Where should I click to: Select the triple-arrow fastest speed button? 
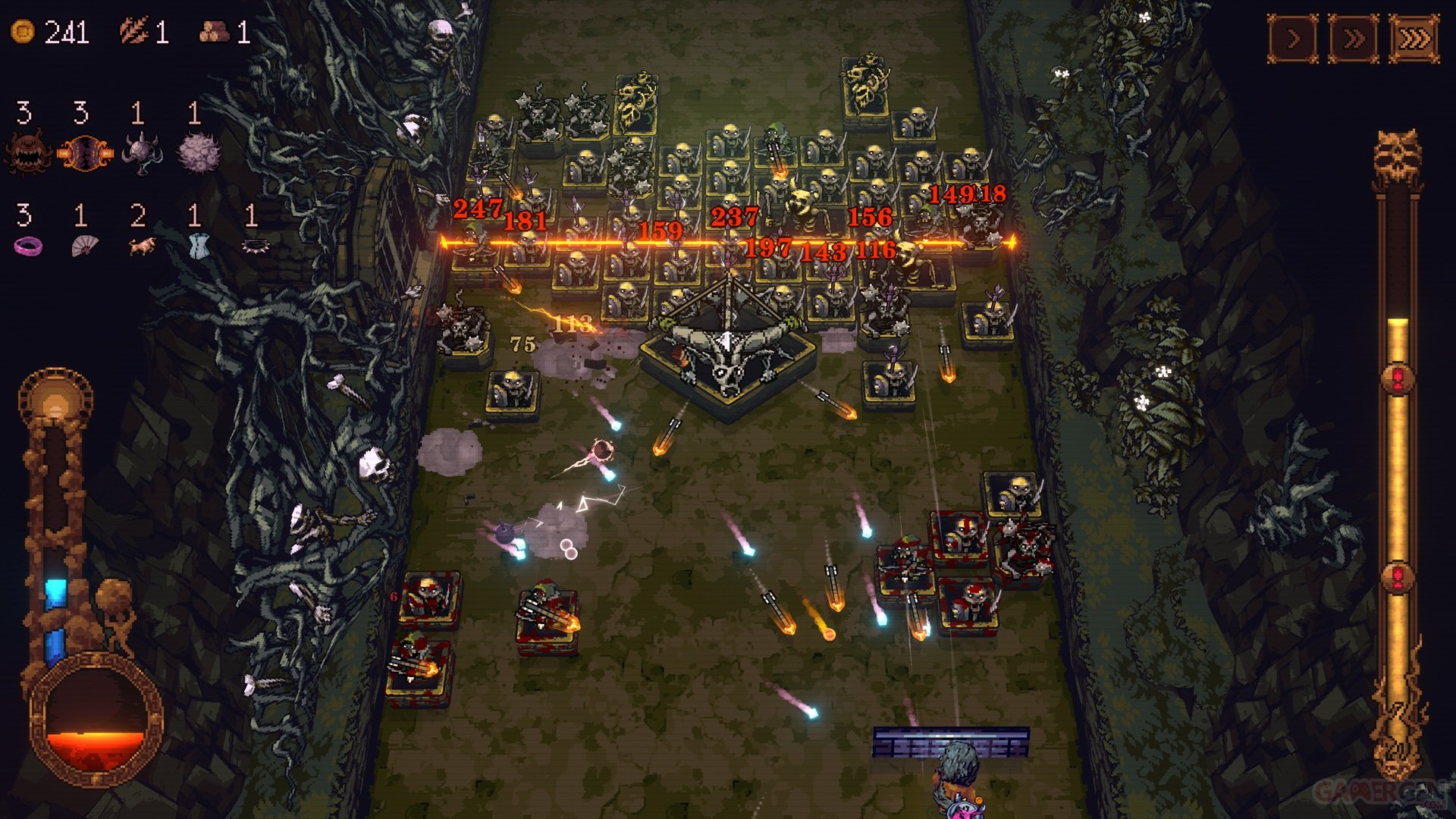point(1414,38)
